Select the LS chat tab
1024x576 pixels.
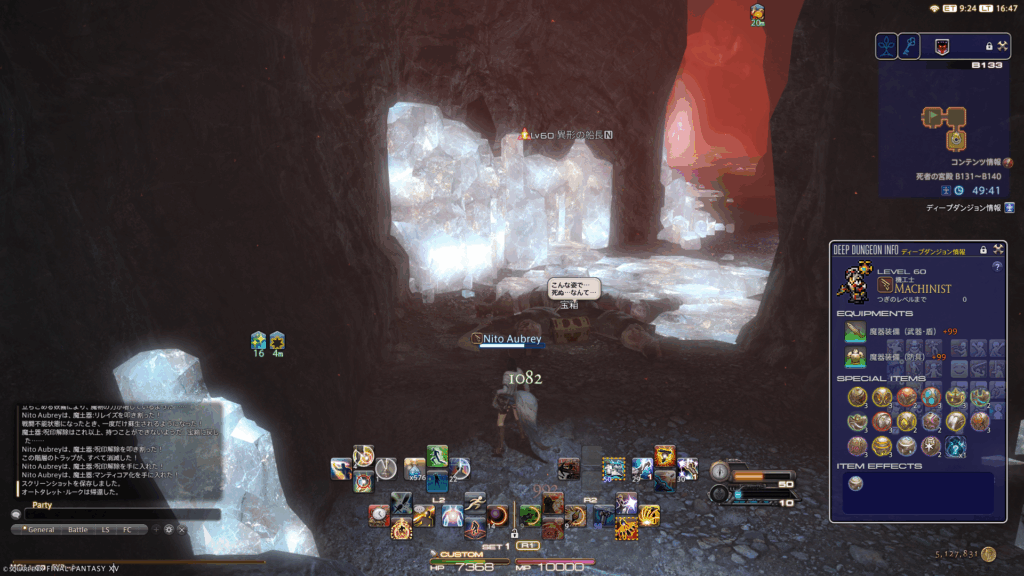(106, 529)
